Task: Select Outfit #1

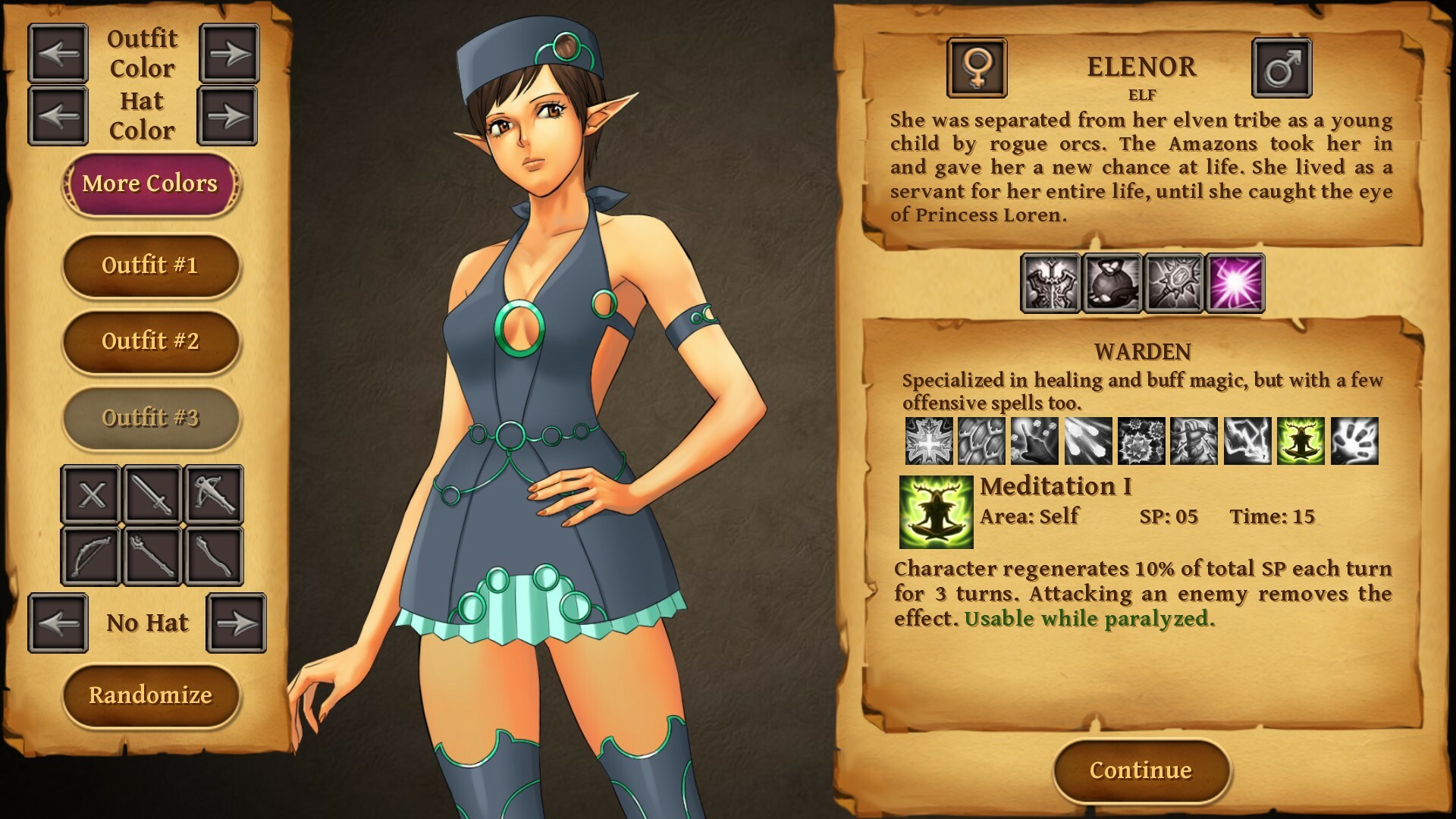Action: click(151, 266)
